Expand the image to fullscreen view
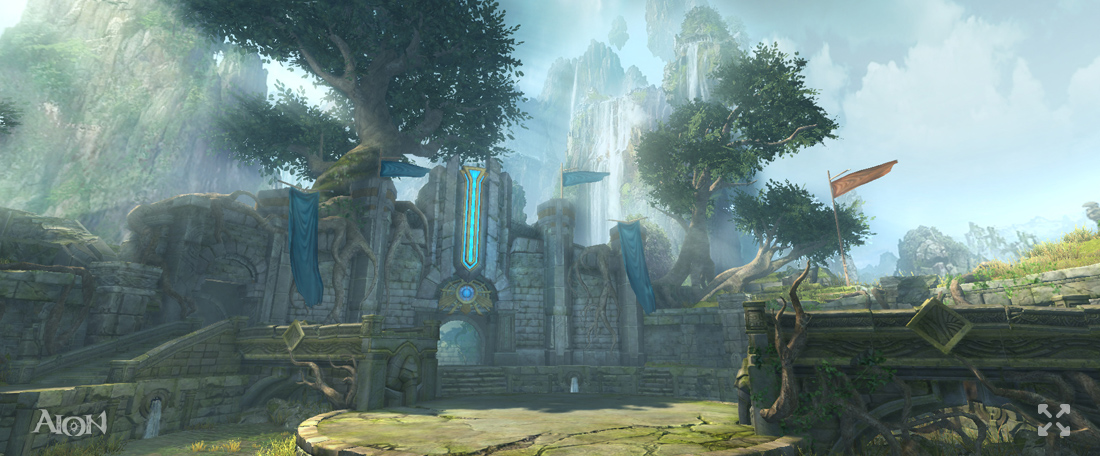This screenshot has height=456, width=1100. [x=1053, y=420]
